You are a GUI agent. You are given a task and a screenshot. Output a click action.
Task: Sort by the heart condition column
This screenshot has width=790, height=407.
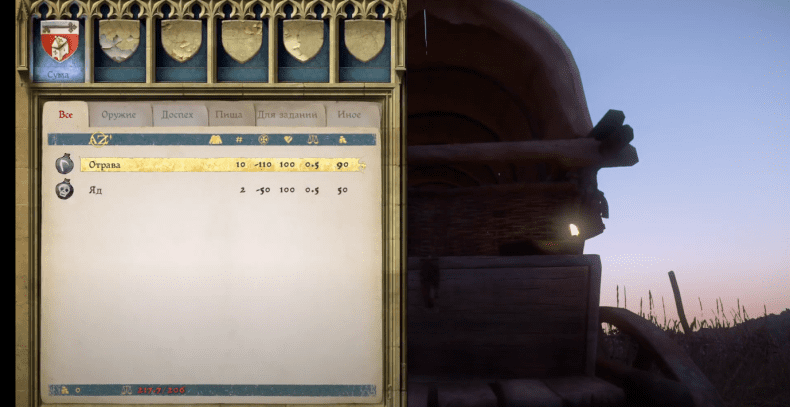pos(288,139)
